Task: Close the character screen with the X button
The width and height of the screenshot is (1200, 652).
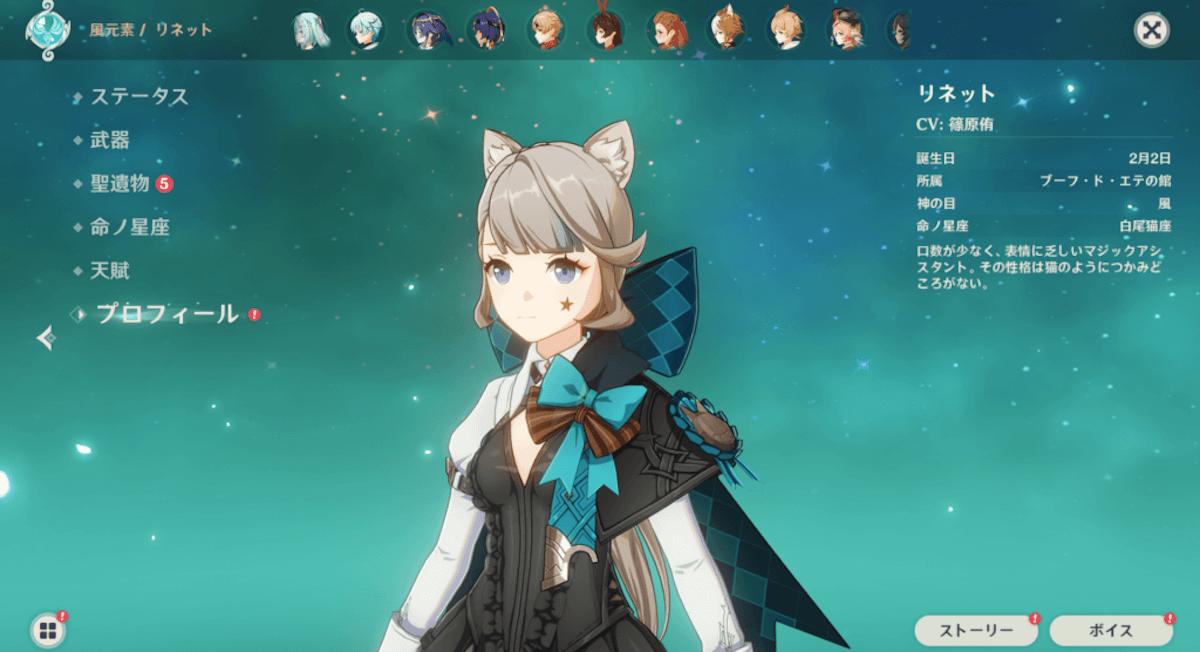Action: tap(1151, 30)
